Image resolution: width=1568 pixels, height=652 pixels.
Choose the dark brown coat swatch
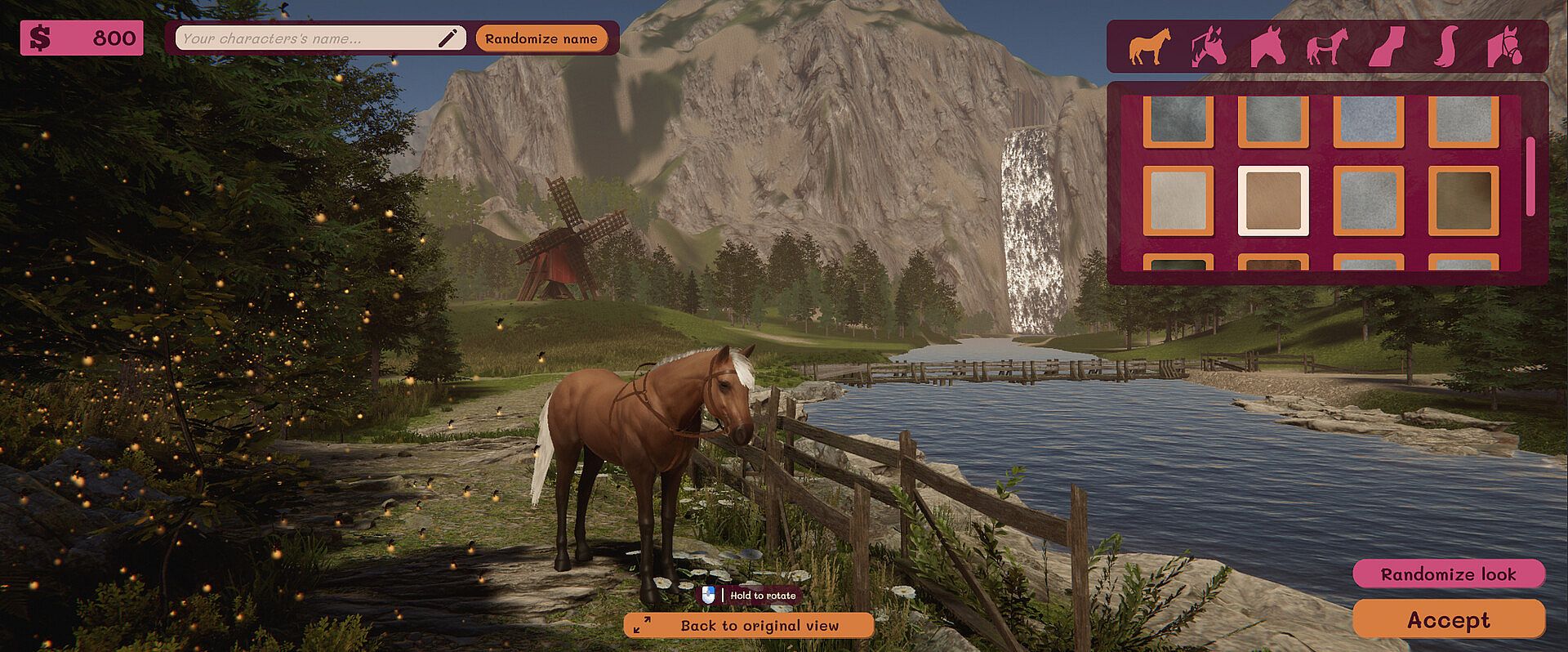point(1463,201)
